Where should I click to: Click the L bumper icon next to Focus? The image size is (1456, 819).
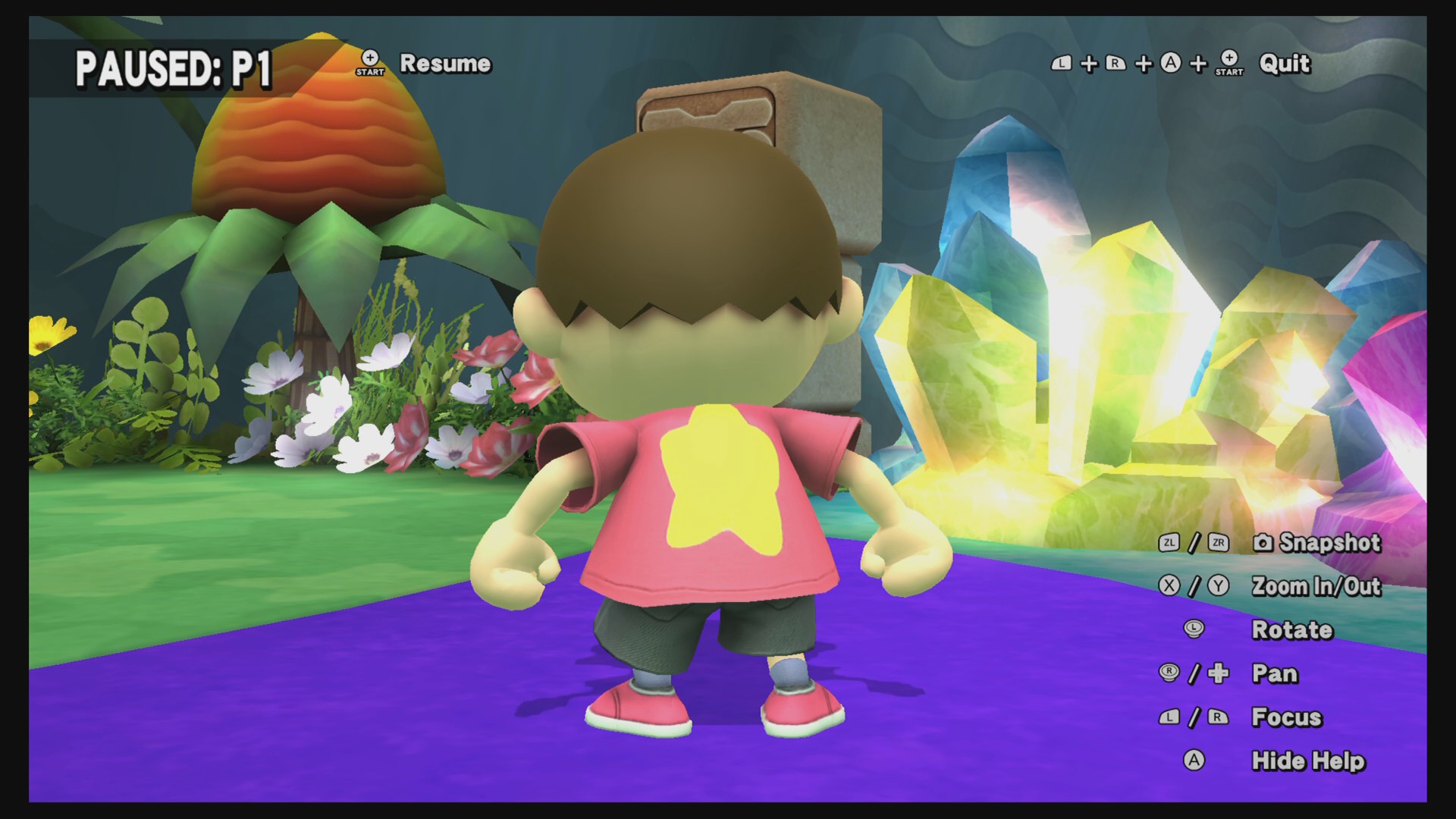point(1169,717)
